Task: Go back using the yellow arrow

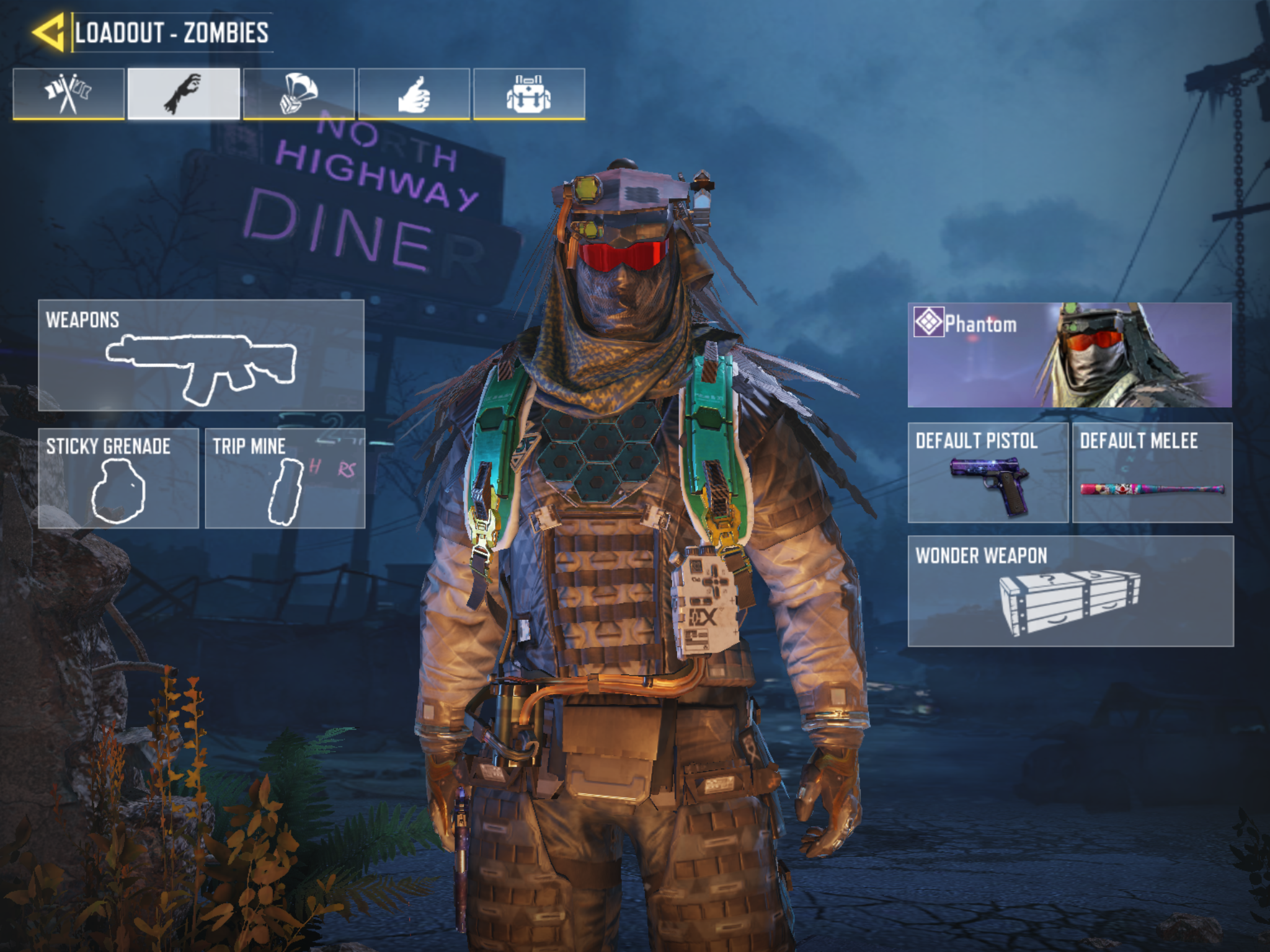Action: pos(48,32)
